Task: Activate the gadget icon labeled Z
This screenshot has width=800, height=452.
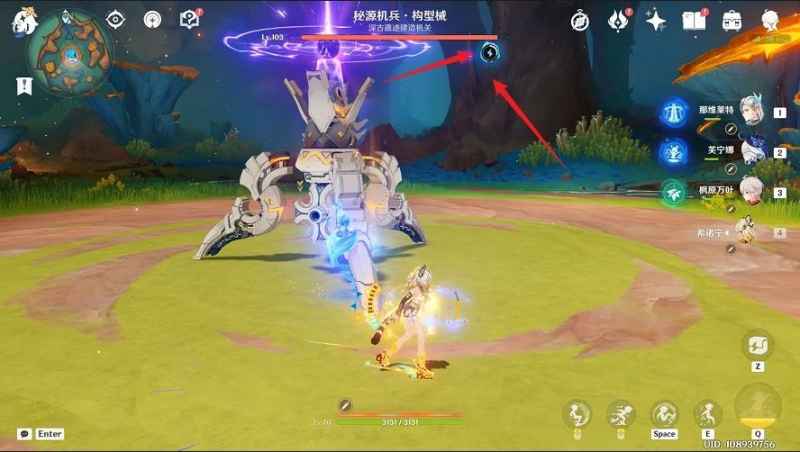Action: click(x=757, y=346)
